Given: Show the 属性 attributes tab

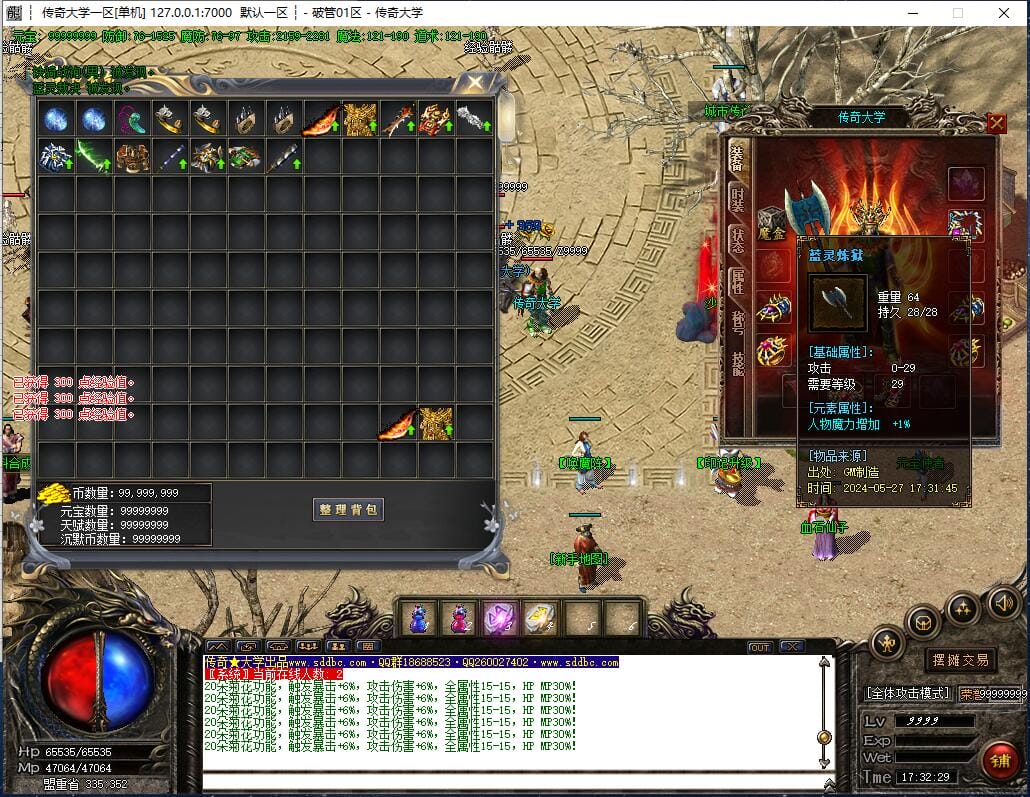Looking at the screenshot, I should coord(738,281).
